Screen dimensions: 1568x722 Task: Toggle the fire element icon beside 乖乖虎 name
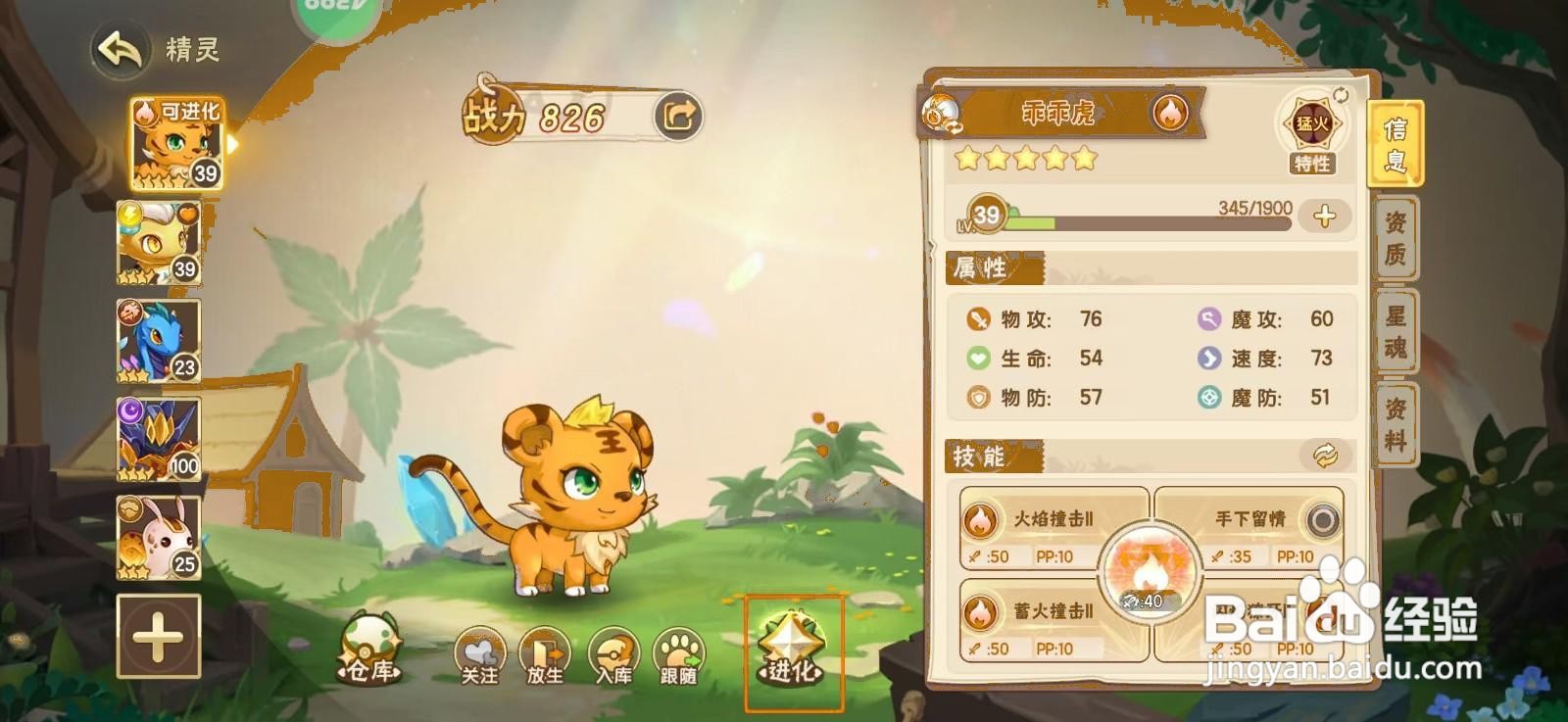pos(1172,113)
